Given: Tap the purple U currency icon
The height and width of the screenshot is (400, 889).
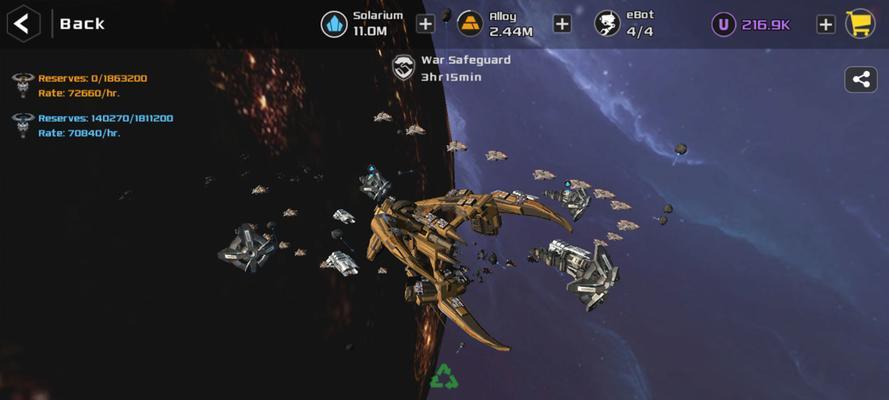Looking at the screenshot, I should coord(723,24).
